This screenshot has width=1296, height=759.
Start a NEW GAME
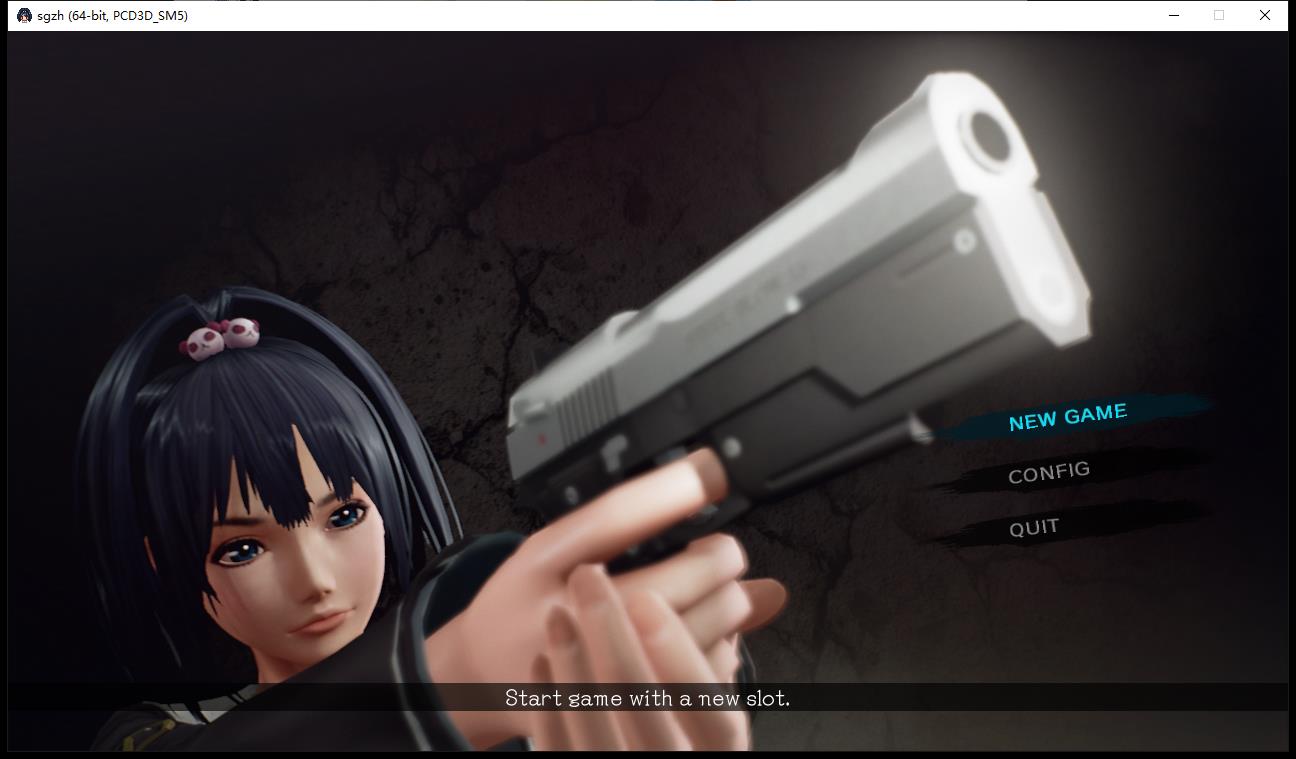coord(1067,417)
